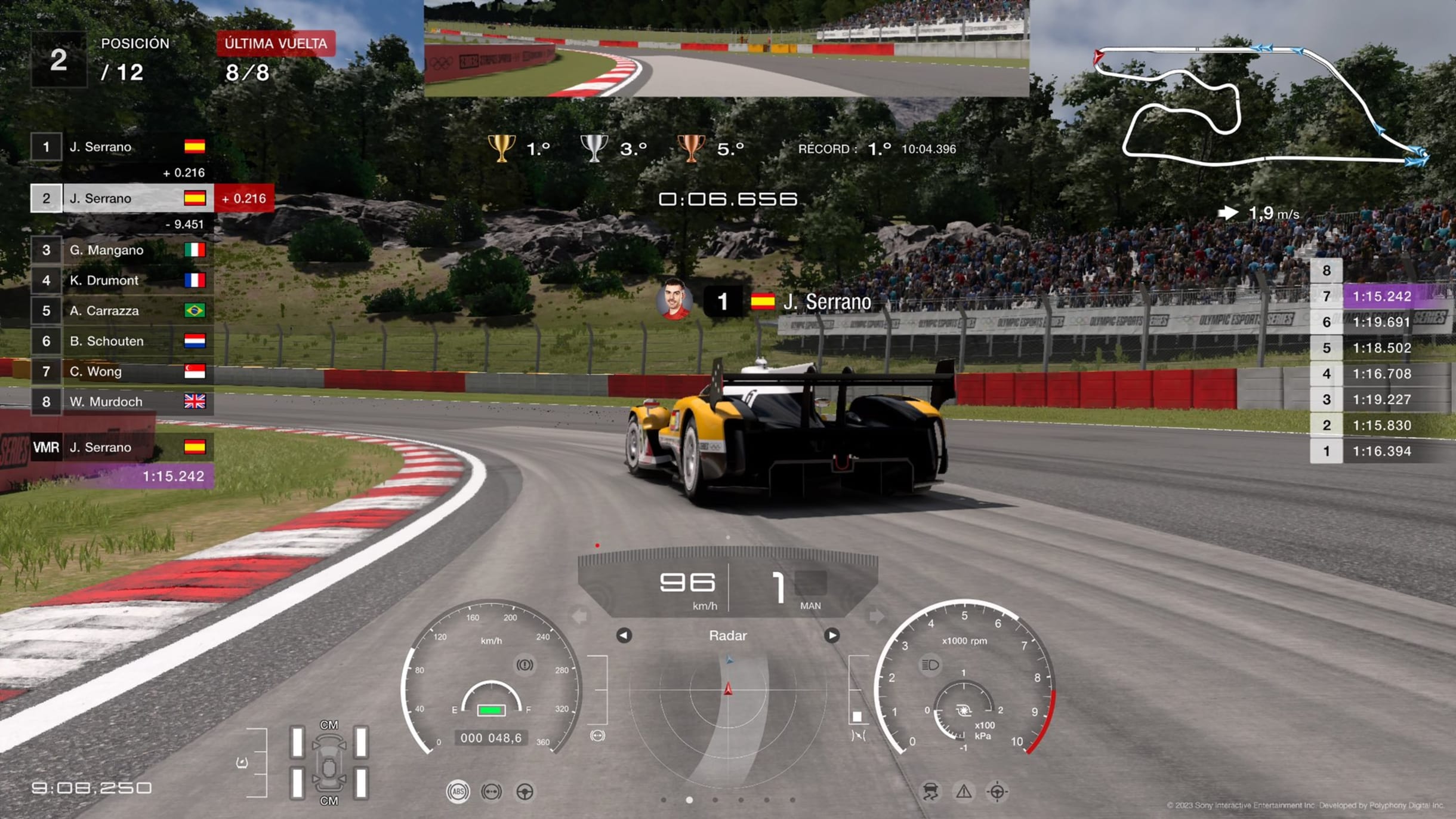Click the hazard warning triangle icon
This screenshot has width=1456, height=819.
tap(964, 792)
